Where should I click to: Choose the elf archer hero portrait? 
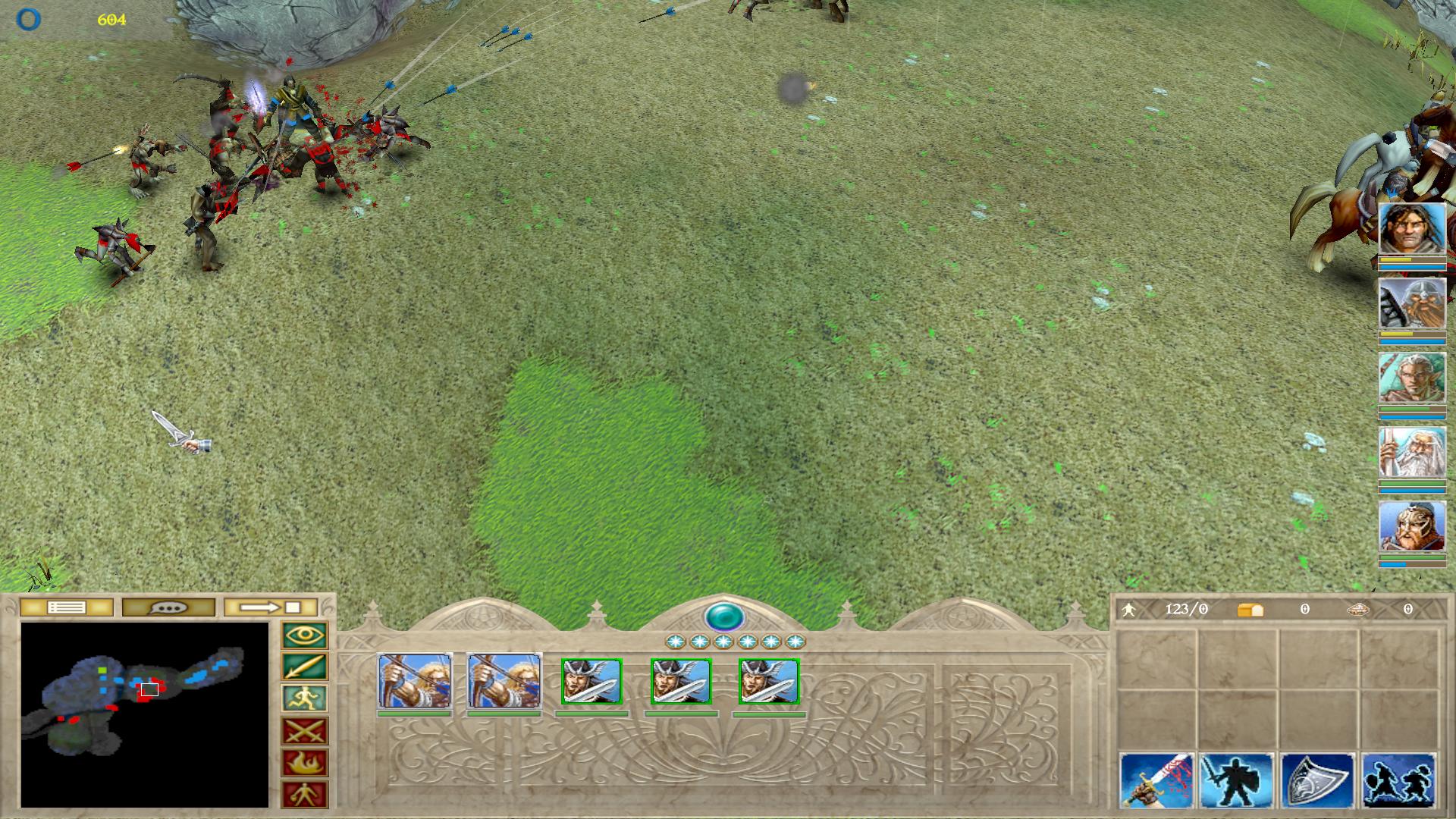[1412, 378]
